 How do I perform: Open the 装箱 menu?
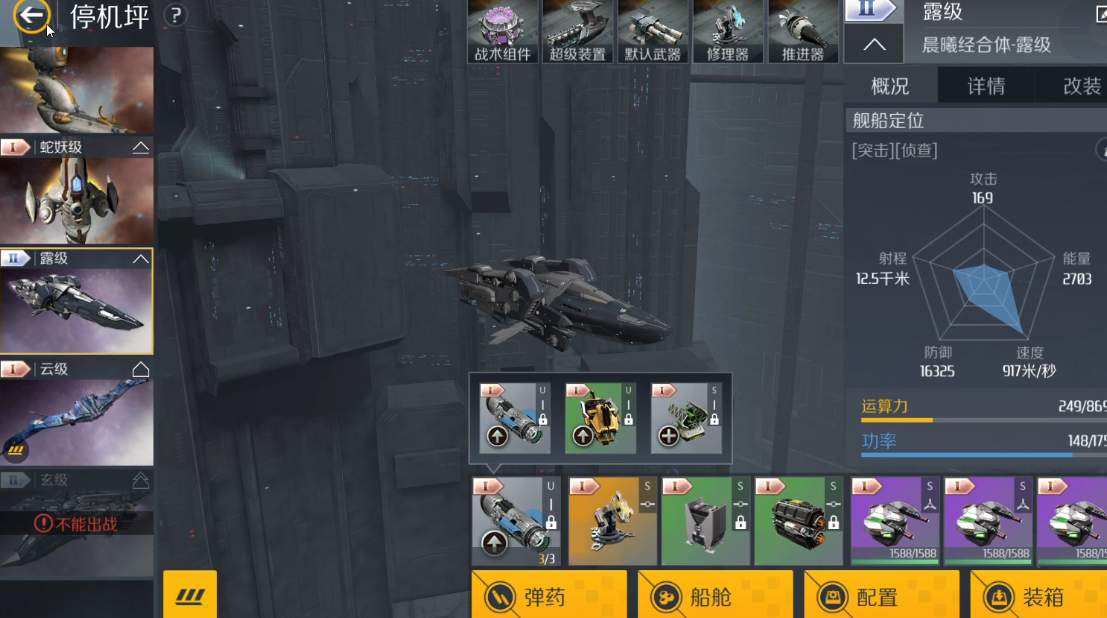(1040, 596)
